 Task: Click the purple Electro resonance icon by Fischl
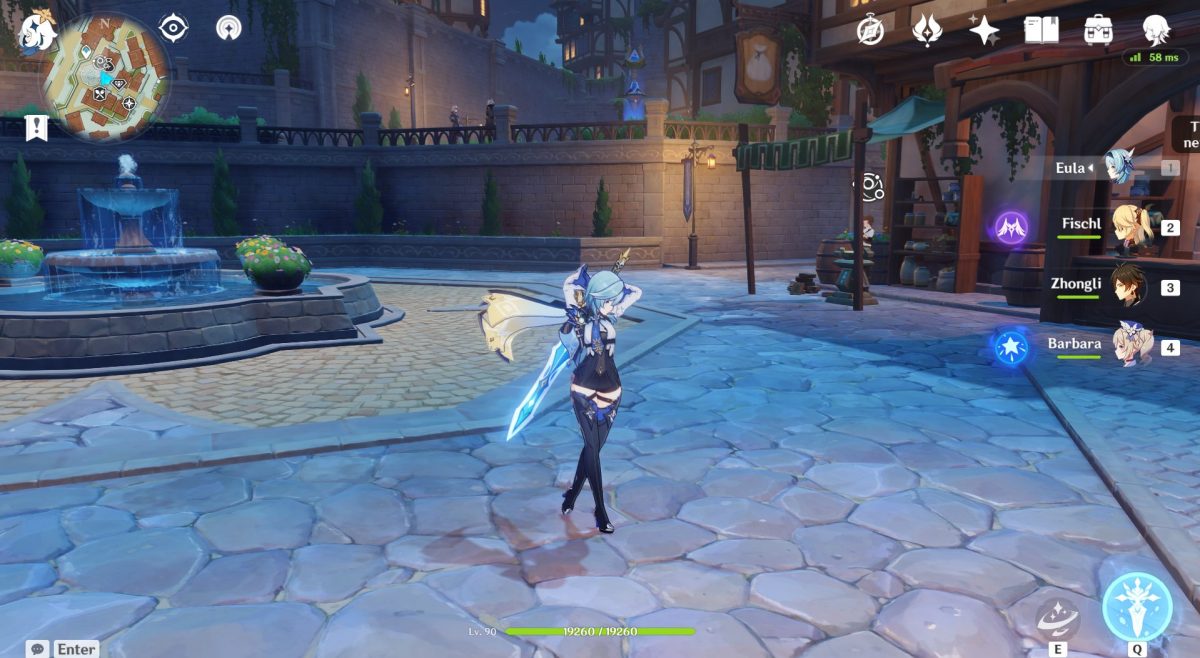tap(1011, 227)
